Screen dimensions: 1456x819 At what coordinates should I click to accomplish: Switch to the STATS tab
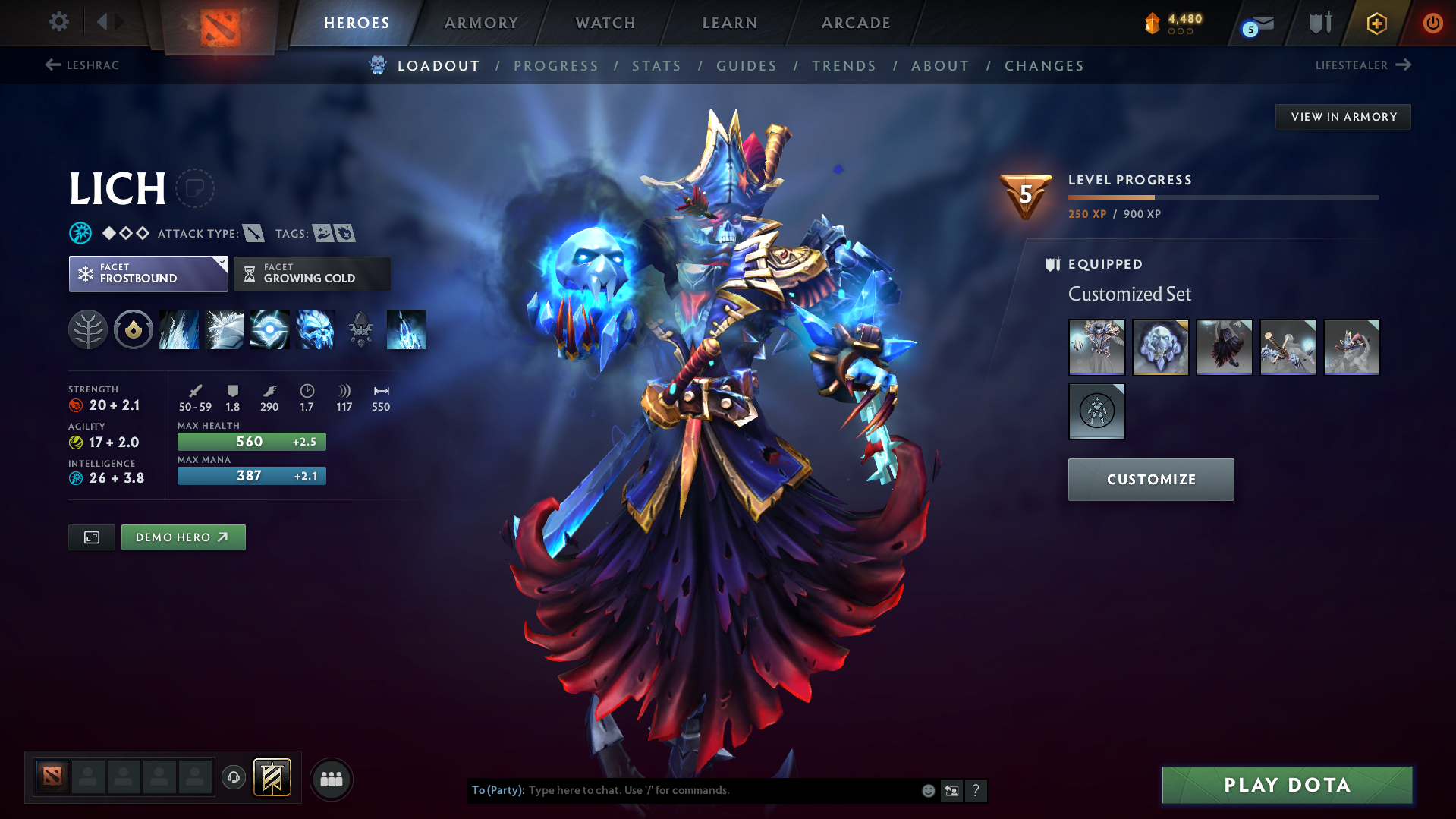pyautogui.click(x=656, y=66)
